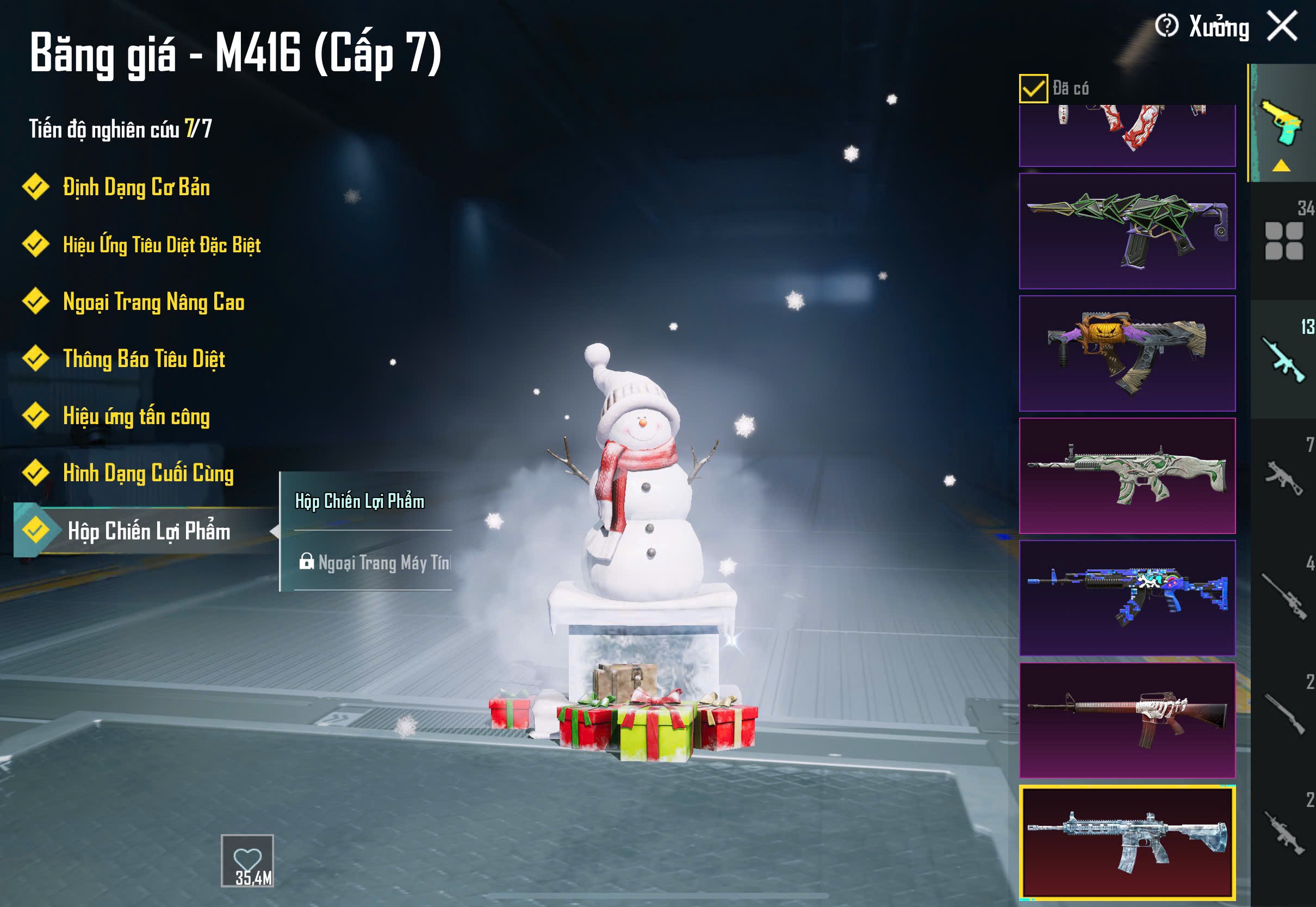Image resolution: width=1316 pixels, height=907 pixels.
Task: Open the Xưởng help icon
Action: point(1166,26)
